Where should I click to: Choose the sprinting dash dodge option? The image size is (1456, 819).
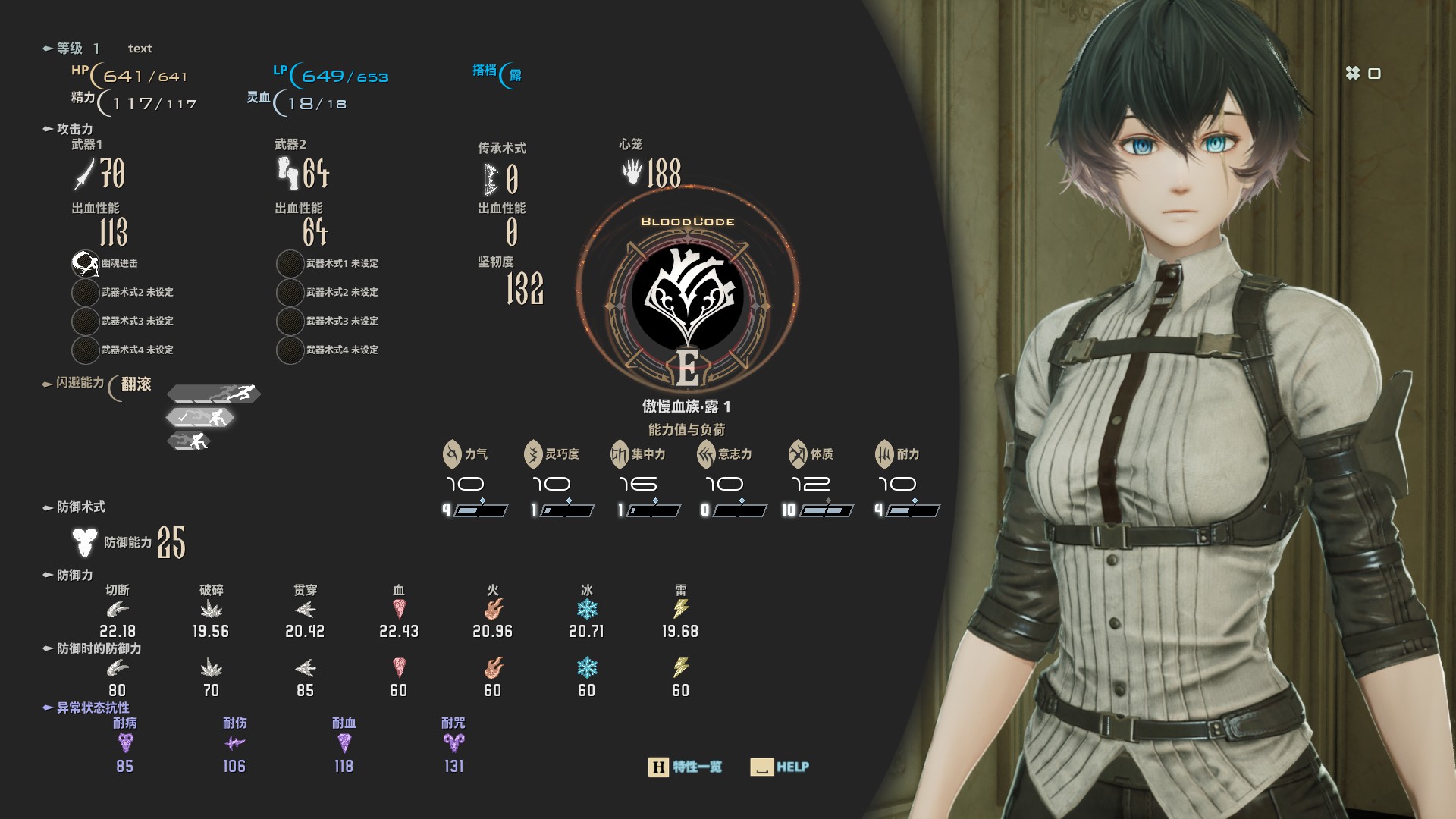[x=215, y=394]
